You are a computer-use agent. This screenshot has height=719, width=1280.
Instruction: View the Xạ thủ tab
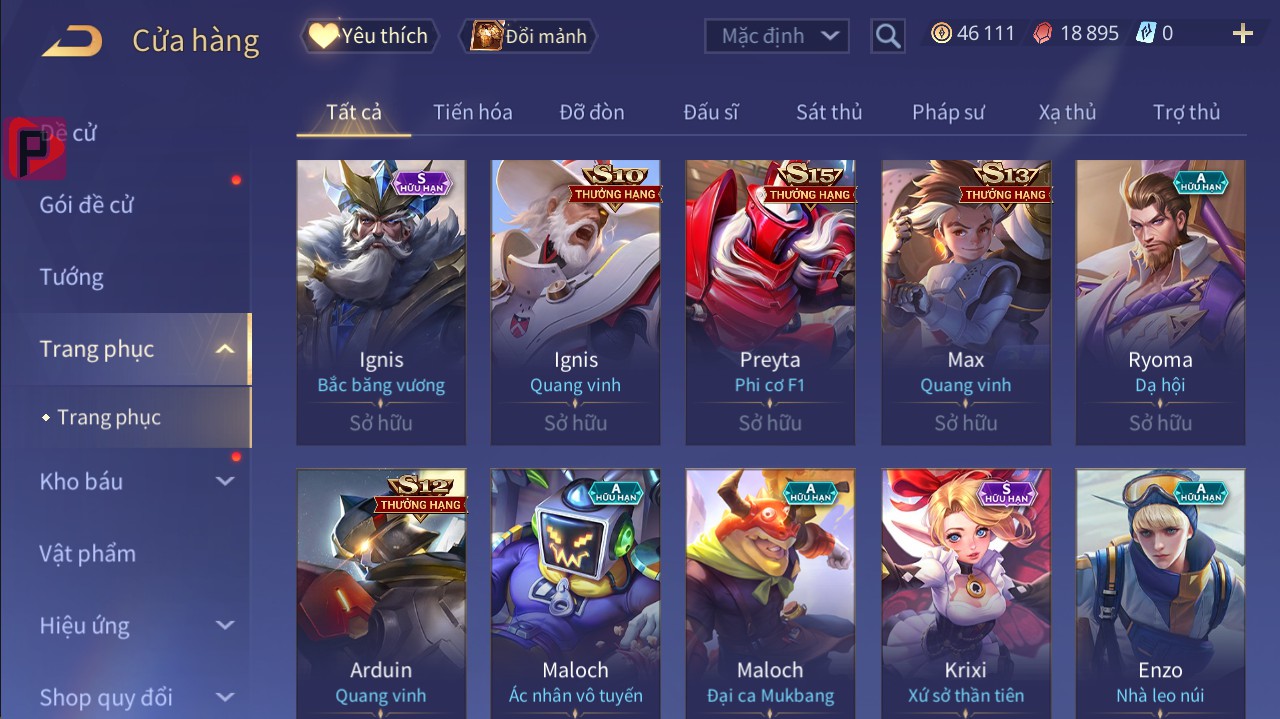tap(1067, 112)
